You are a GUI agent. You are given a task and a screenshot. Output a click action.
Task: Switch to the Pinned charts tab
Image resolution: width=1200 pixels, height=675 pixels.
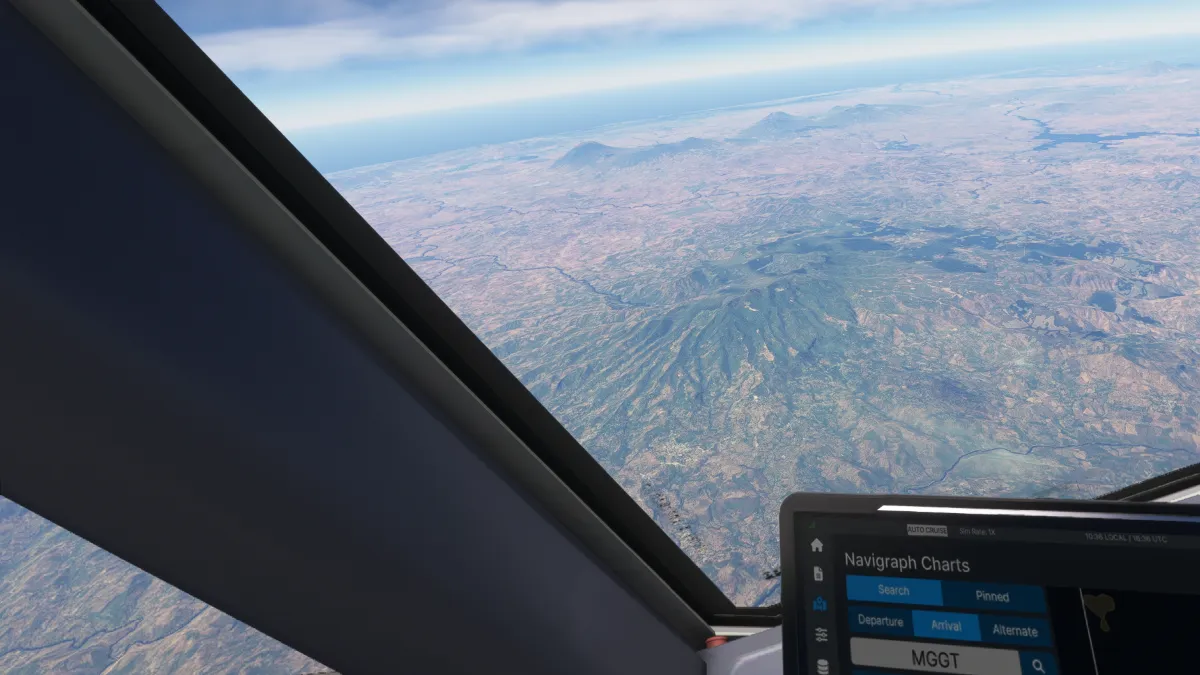992,596
